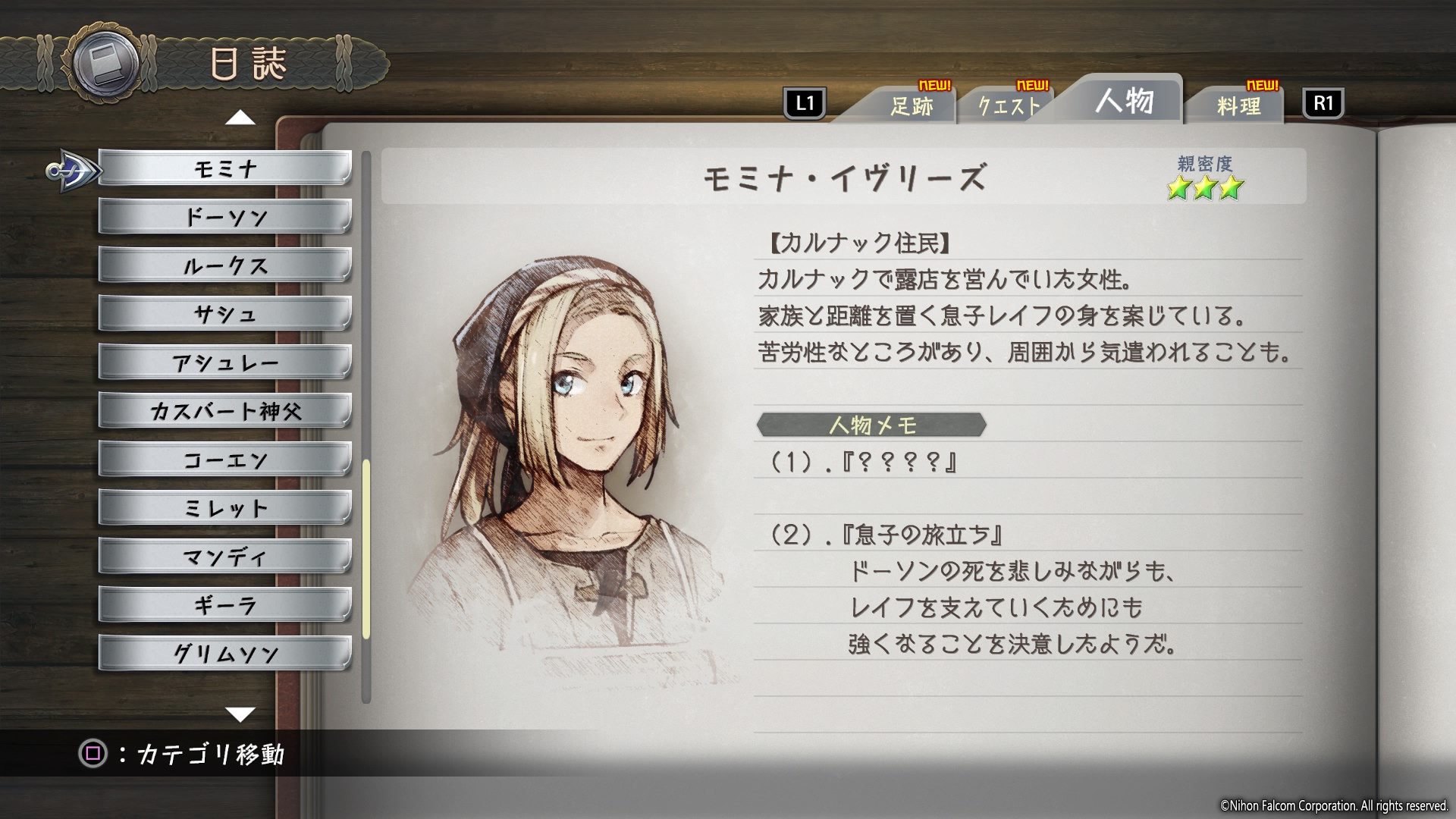Open the ルークス character page
The height and width of the screenshot is (819, 1456).
click(224, 265)
